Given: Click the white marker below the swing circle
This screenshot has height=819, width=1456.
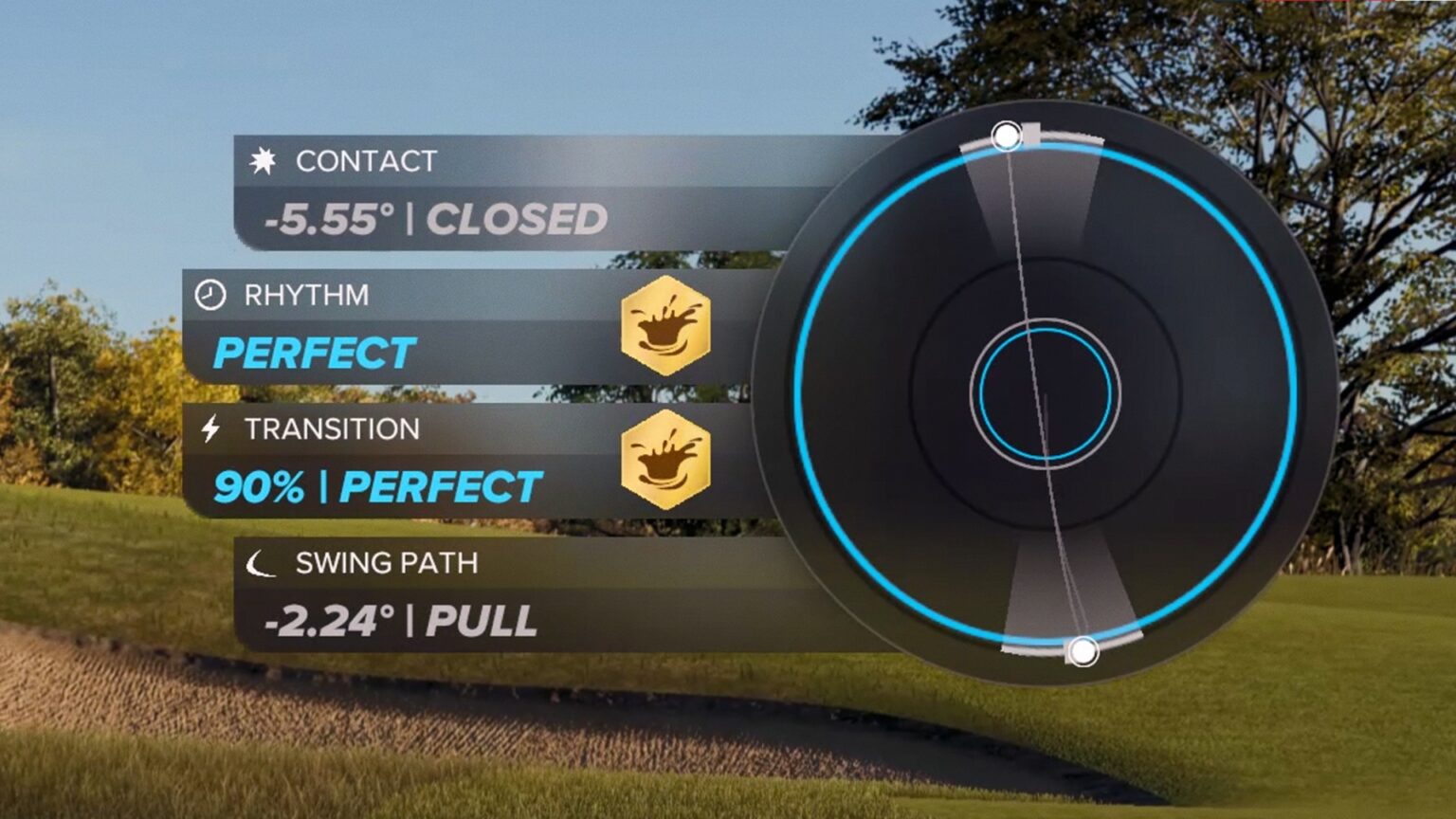Looking at the screenshot, I should click(1083, 652).
